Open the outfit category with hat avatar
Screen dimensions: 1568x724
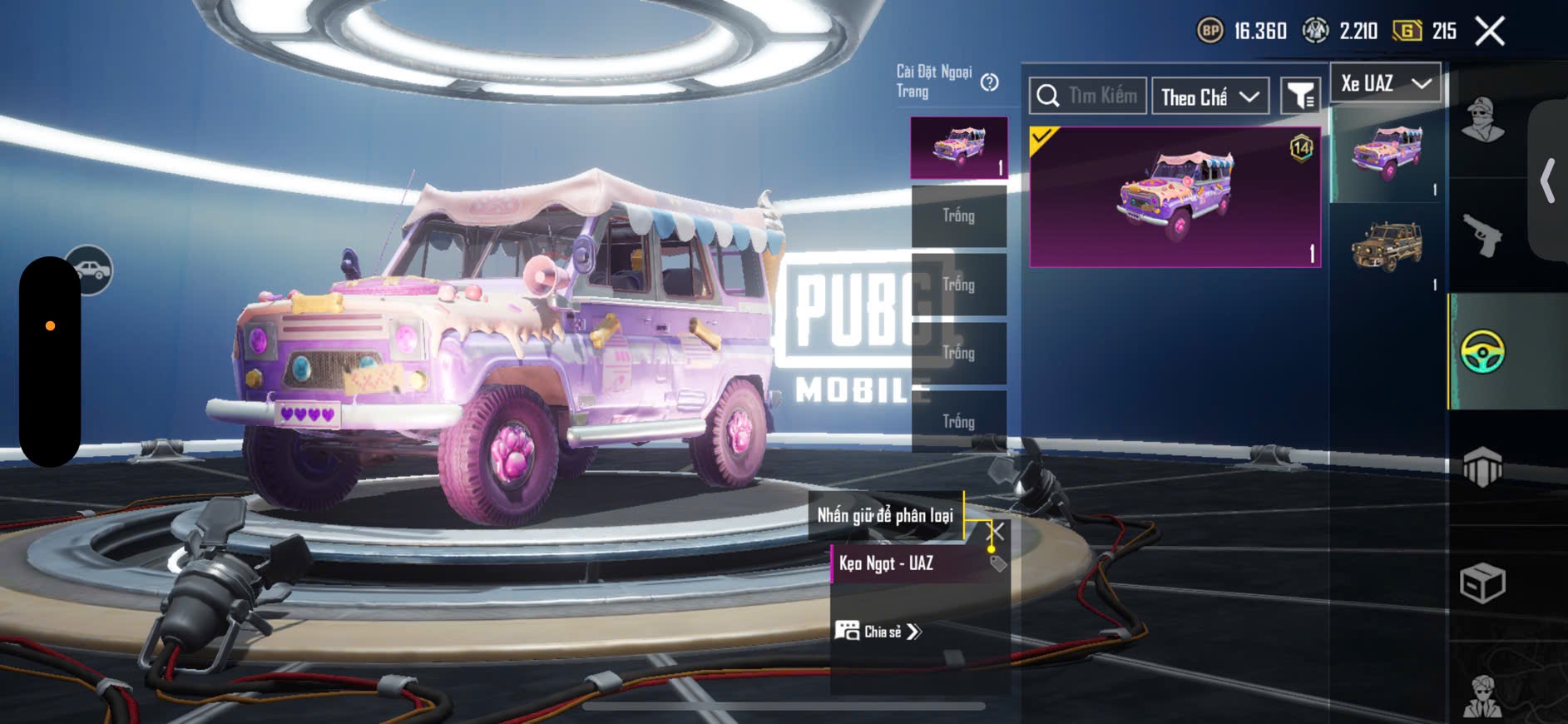pos(1482,121)
